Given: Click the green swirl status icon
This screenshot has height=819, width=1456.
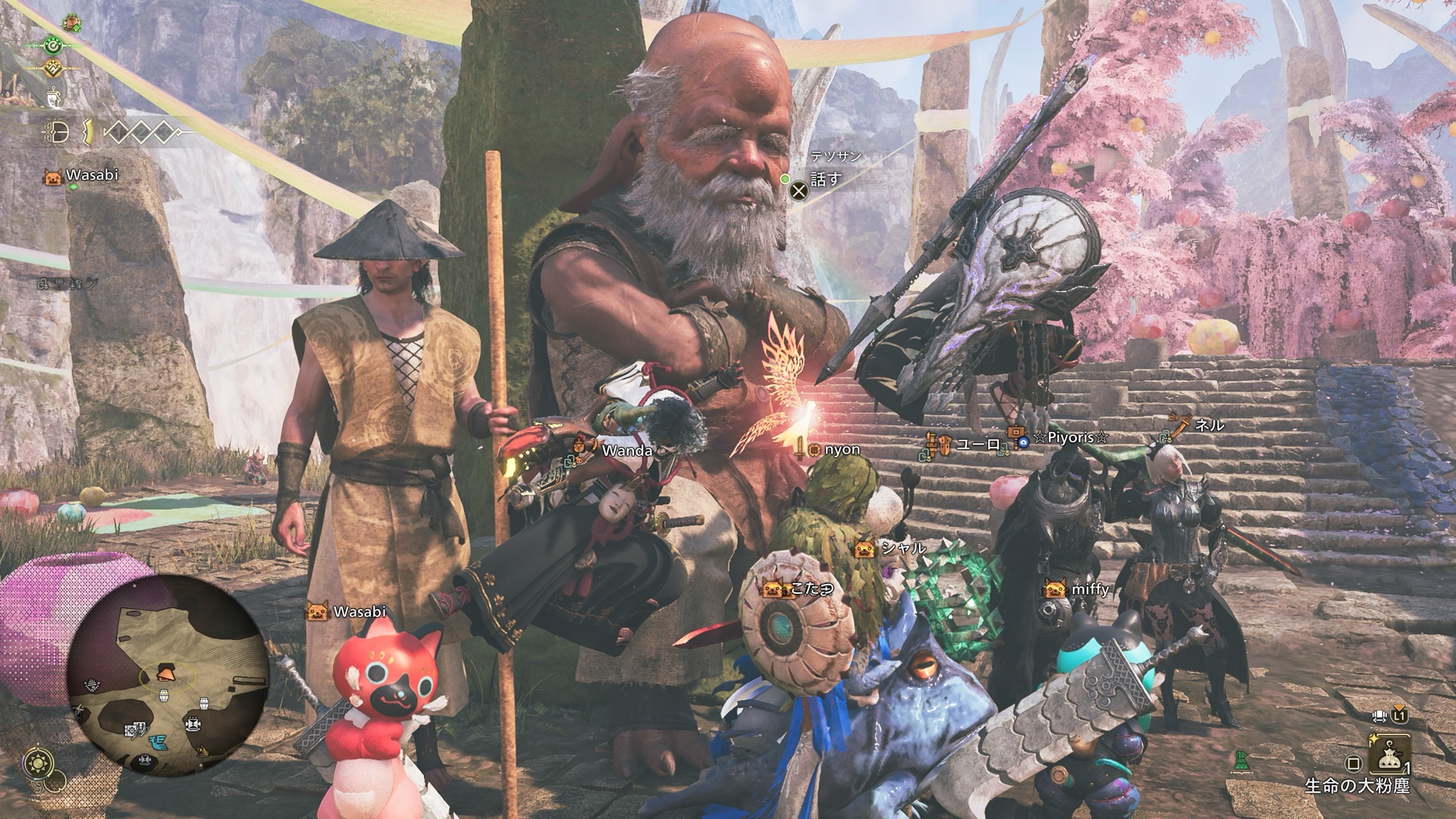Looking at the screenshot, I should pyautogui.click(x=53, y=45).
